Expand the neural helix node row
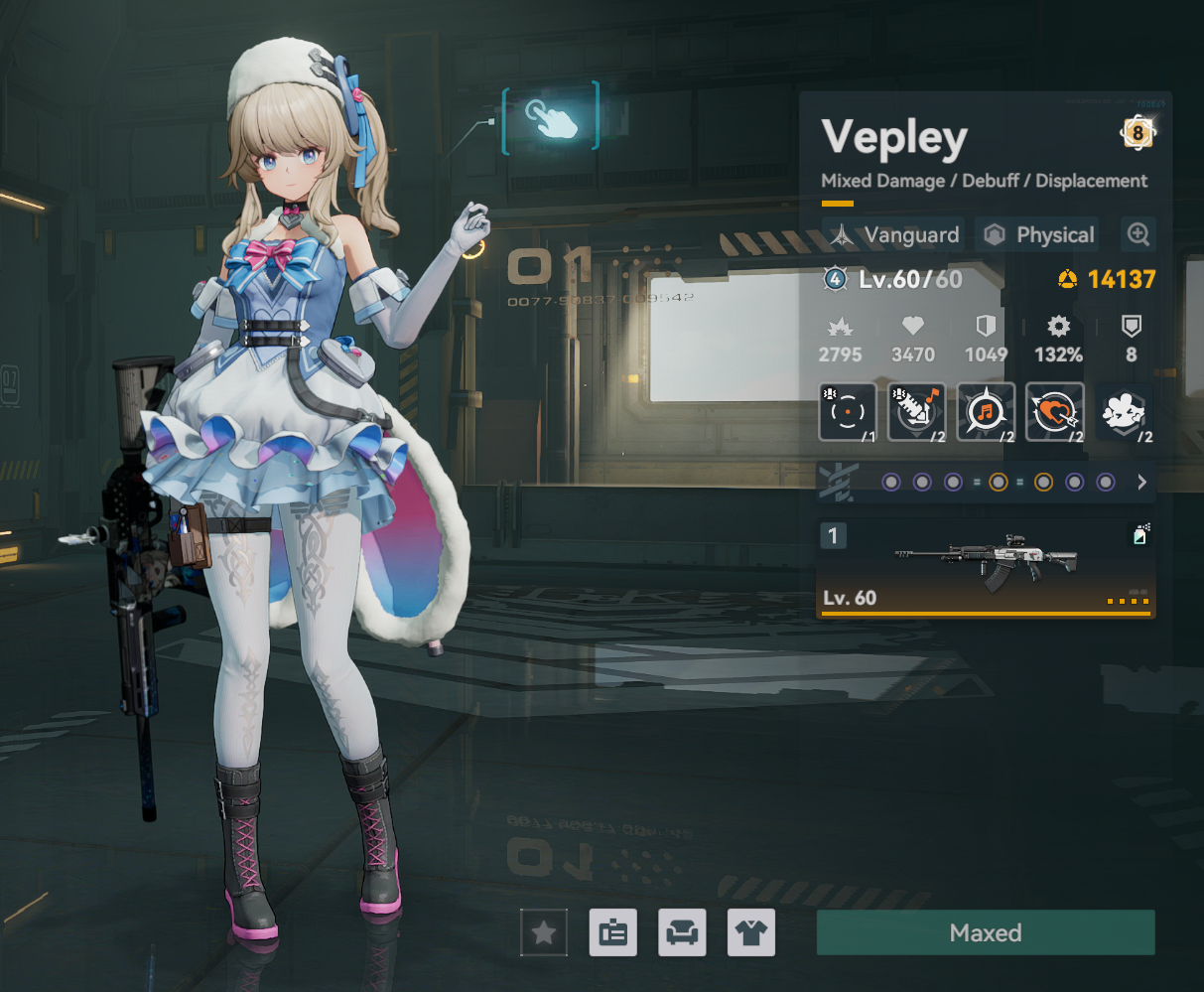This screenshot has width=1204, height=992. (x=1141, y=483)
